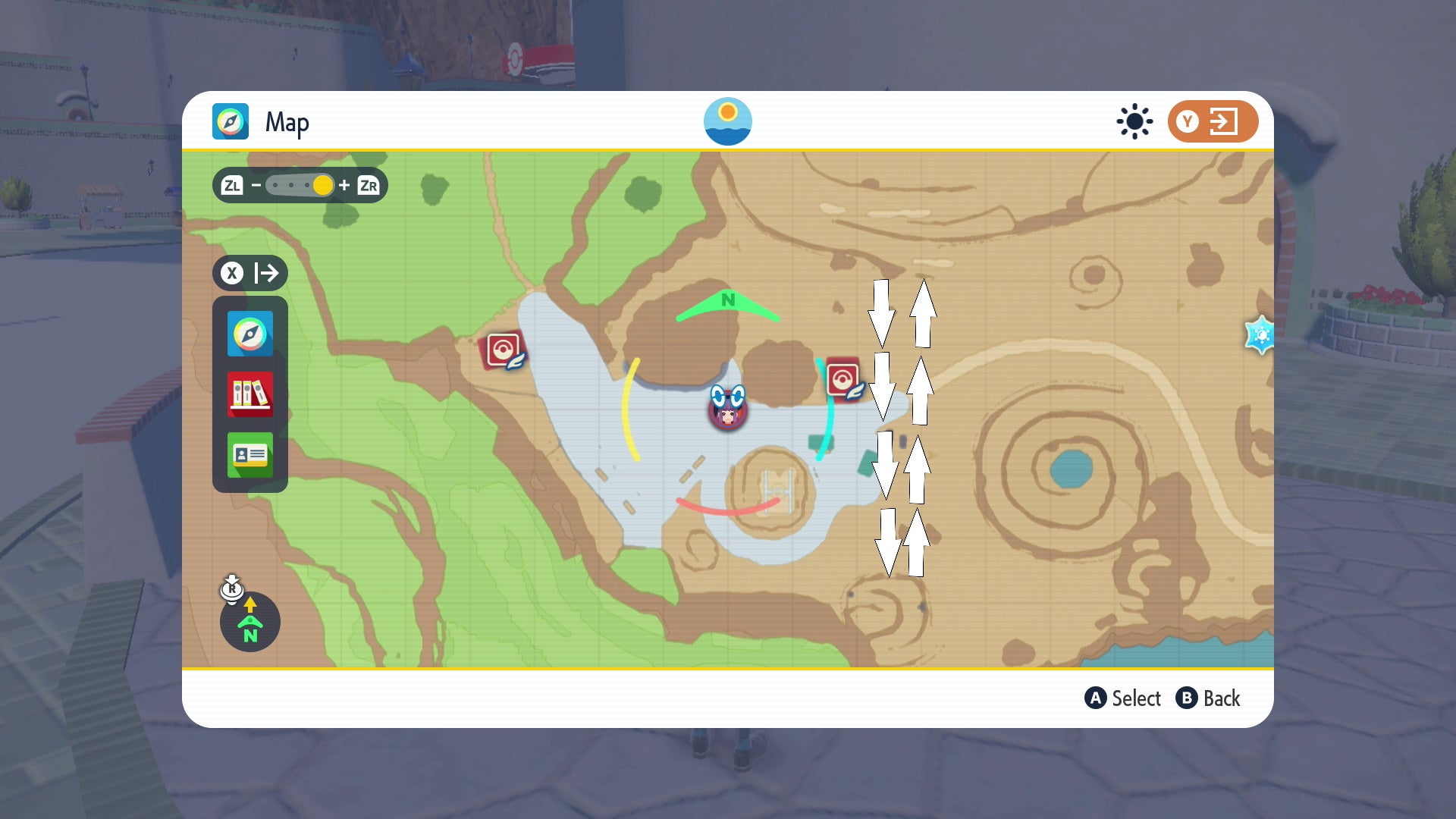Click the Map compass icon beside the title
1456x819 pixels.
tap(230, 121)
